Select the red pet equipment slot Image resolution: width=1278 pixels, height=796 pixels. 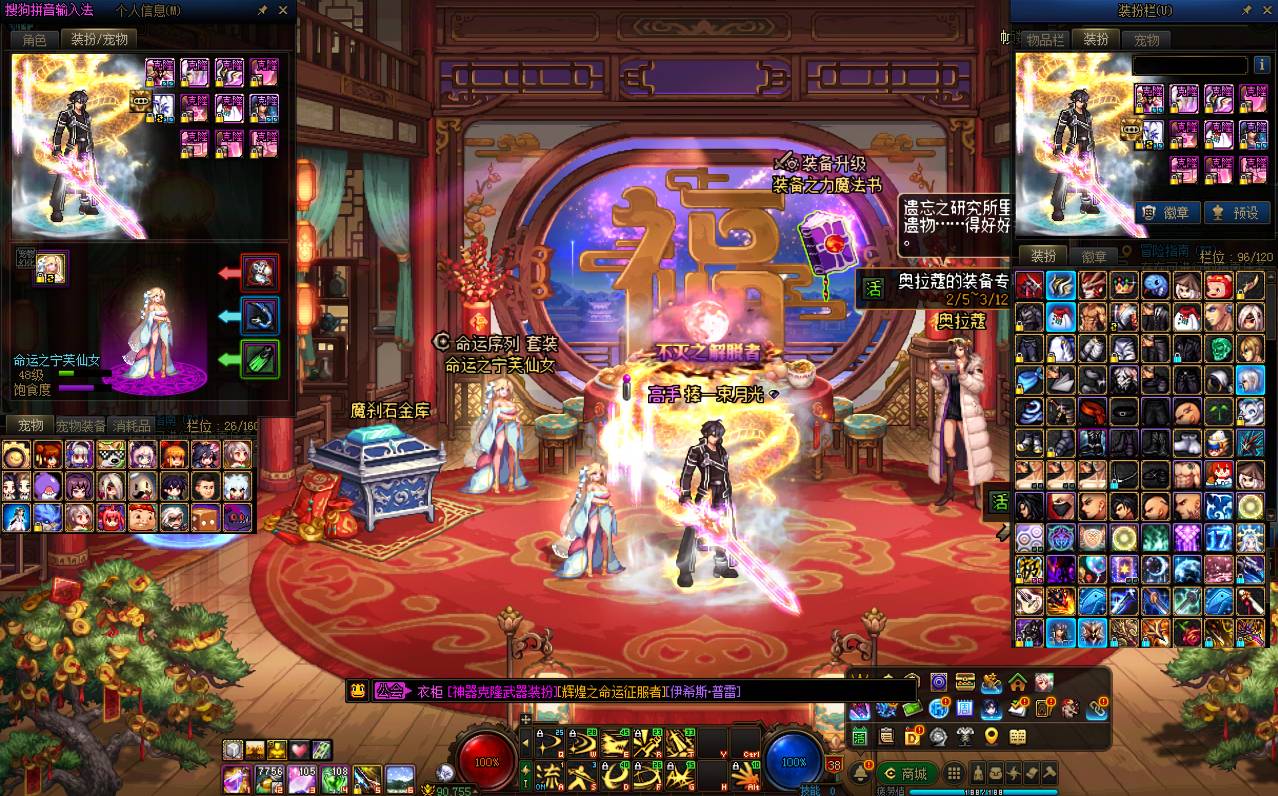260,272
